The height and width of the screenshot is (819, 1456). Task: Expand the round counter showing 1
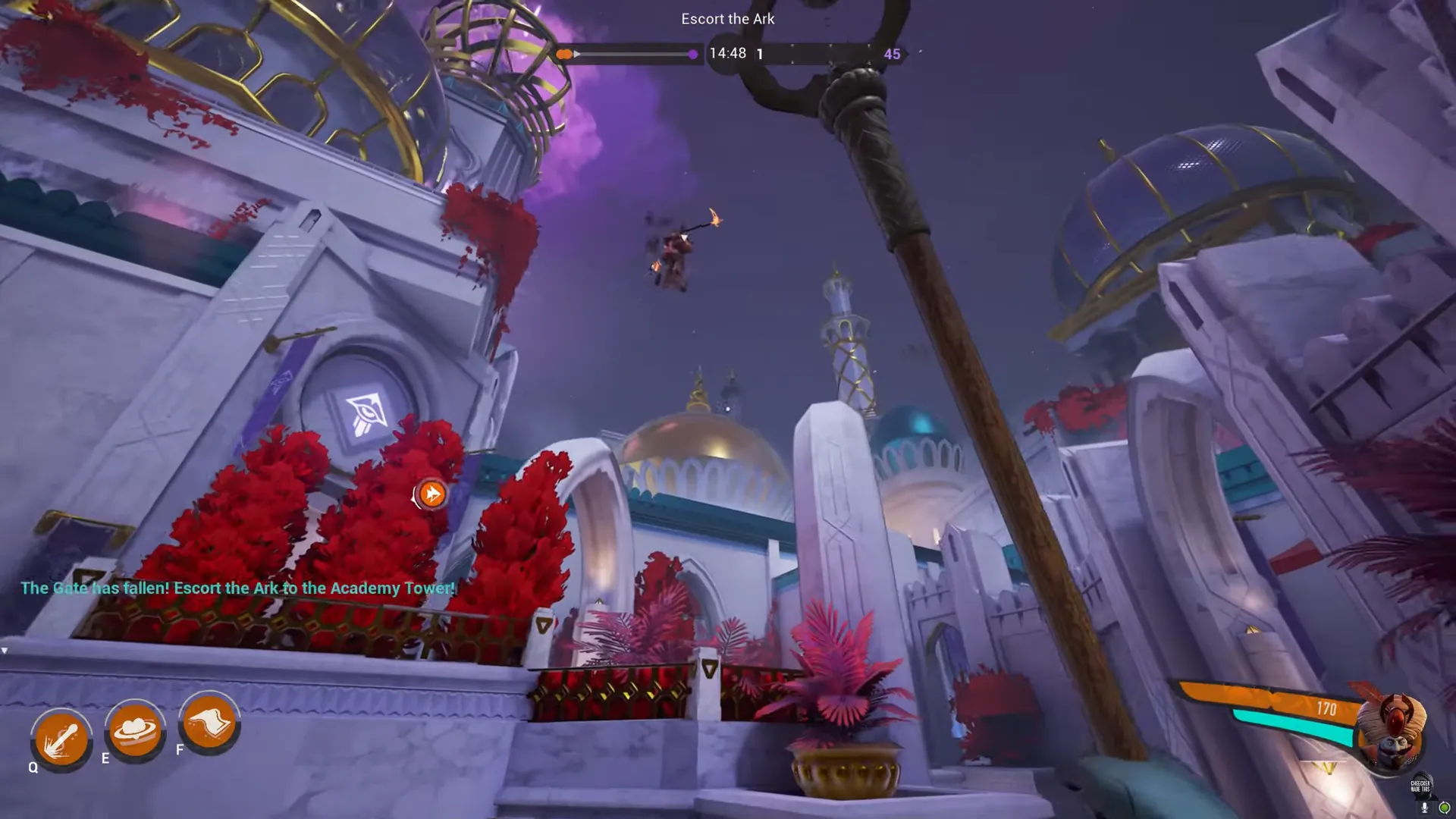(759, 54)
